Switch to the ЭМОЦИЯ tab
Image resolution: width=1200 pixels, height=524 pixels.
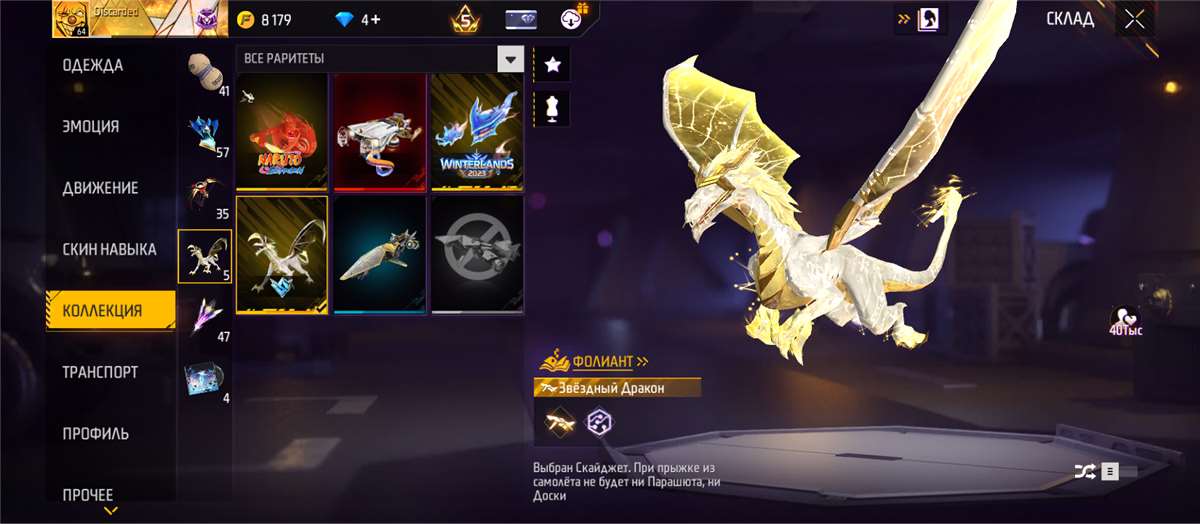pyautogui.click(x=91, y=127)
